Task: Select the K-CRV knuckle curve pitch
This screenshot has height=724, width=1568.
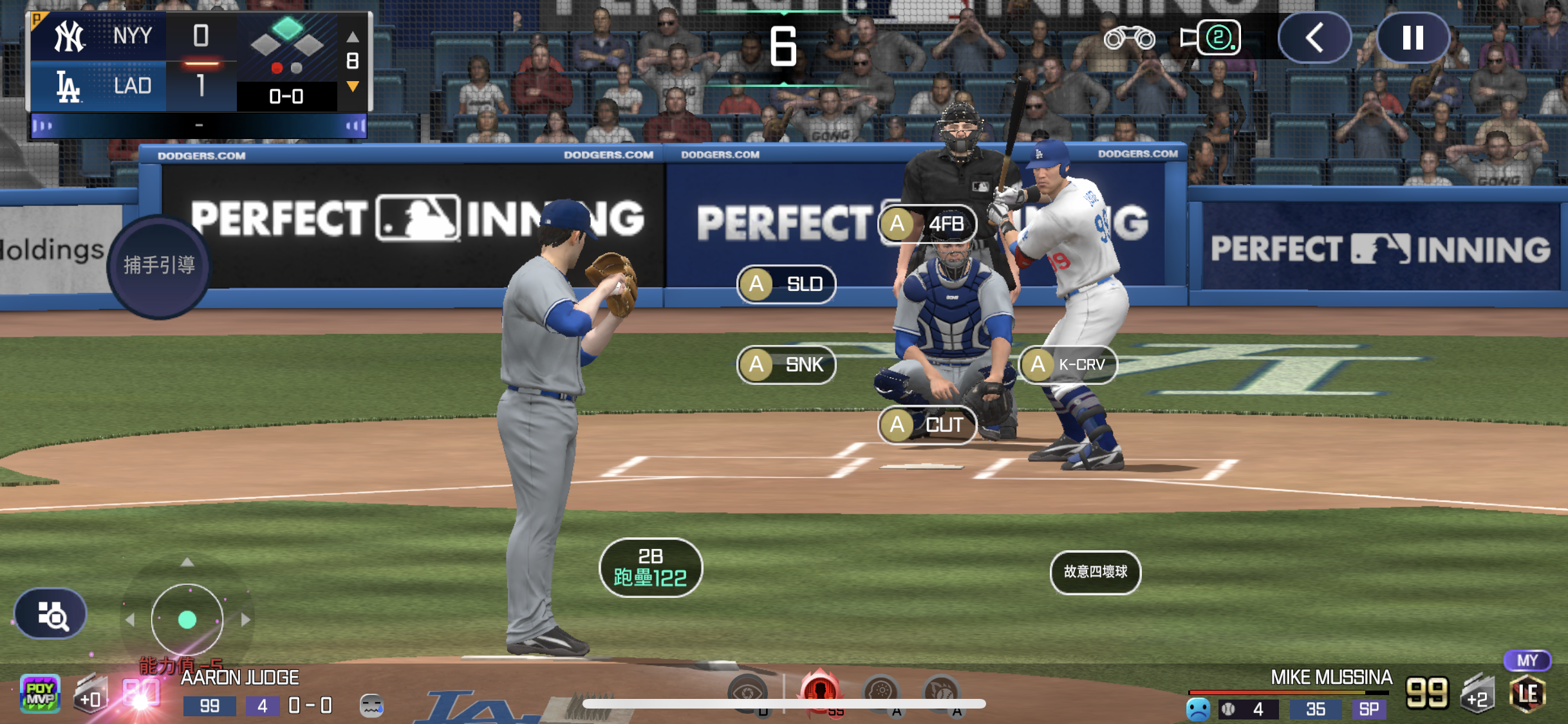Action: point(1068,365)
